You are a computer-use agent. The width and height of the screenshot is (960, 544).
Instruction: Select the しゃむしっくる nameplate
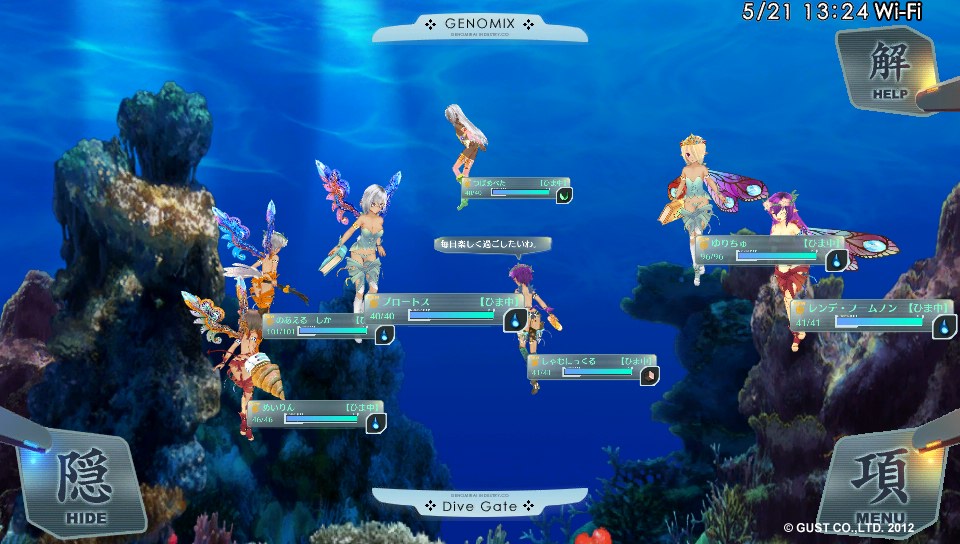590,367
